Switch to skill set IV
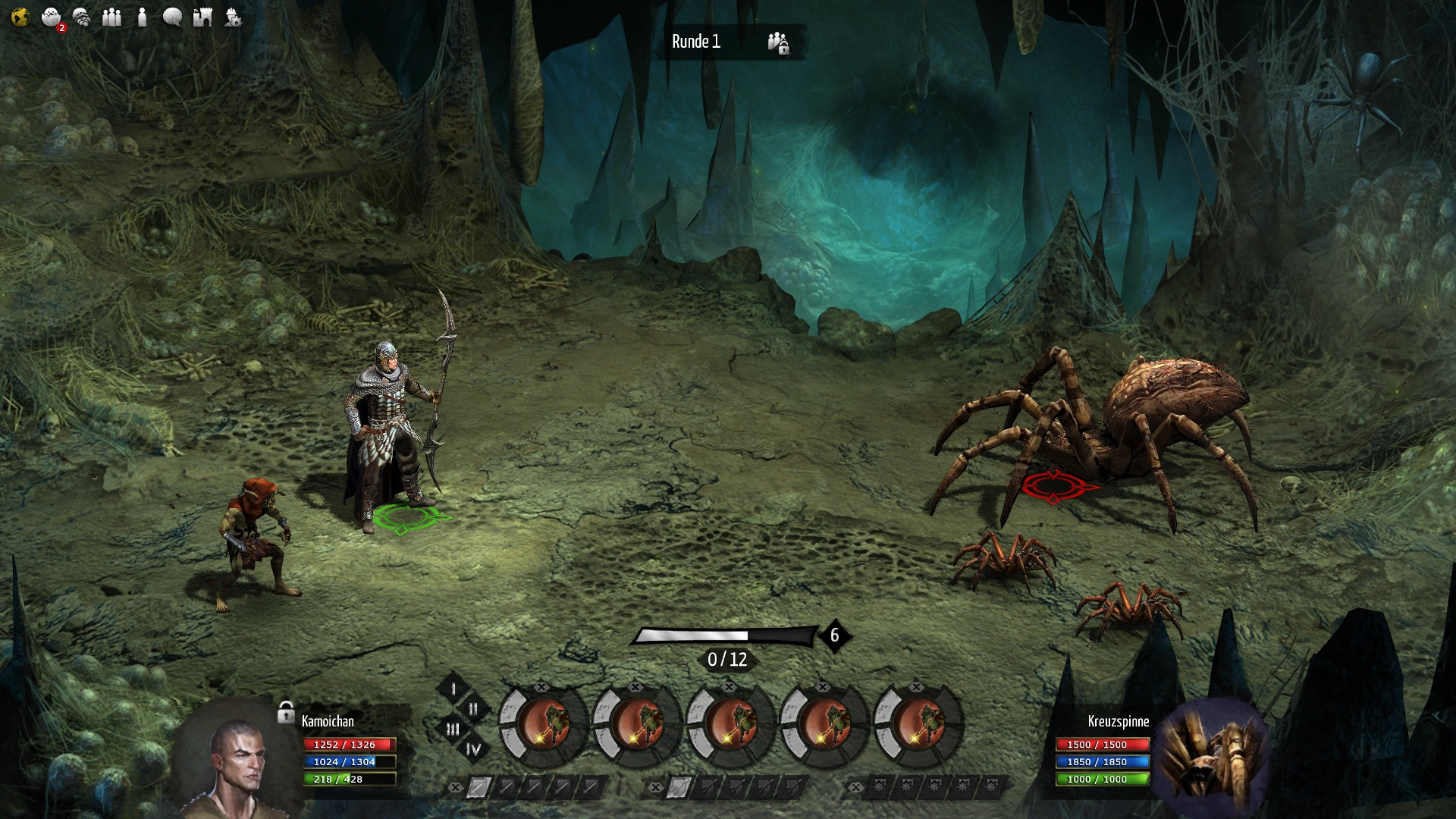 [473, 749]
